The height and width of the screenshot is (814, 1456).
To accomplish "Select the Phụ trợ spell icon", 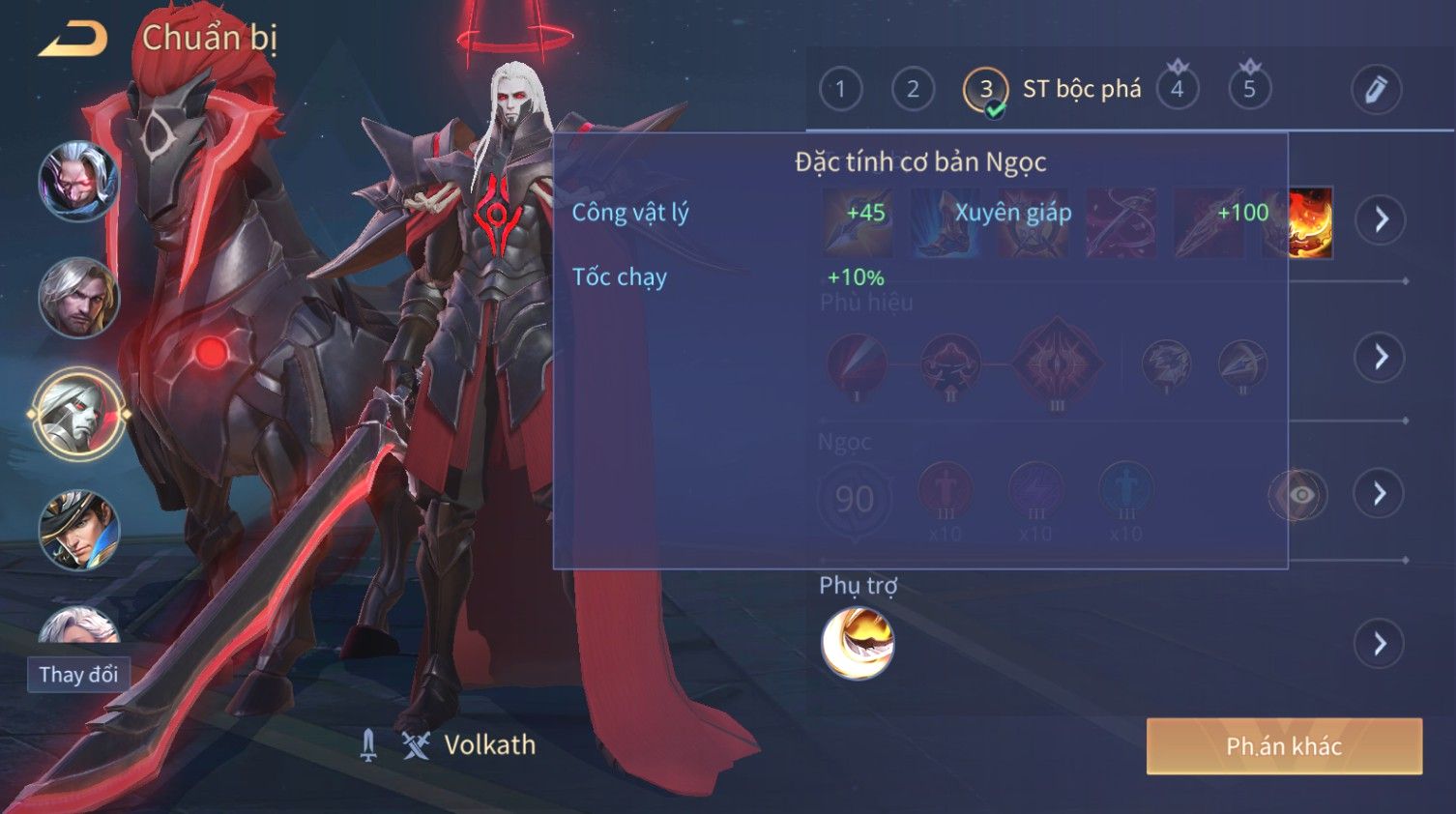I will coord(858,644).
